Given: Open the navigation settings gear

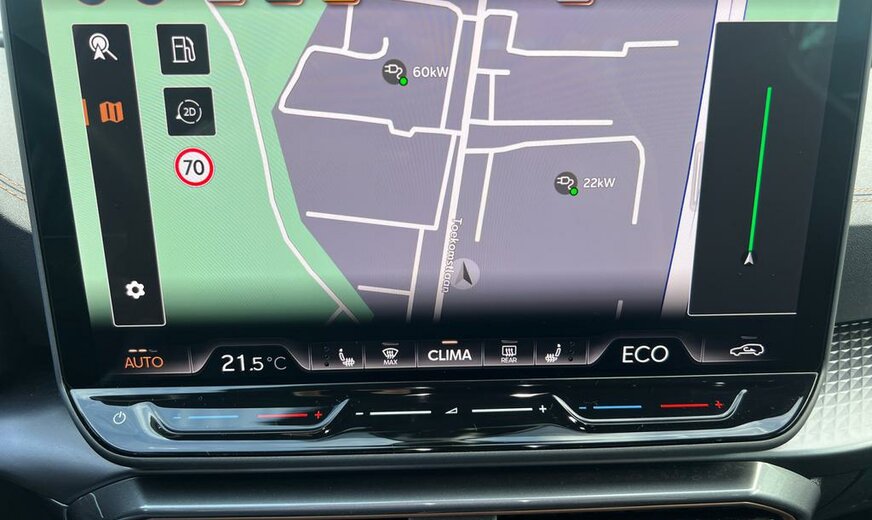Looking at the screenshot, I should 135,290.
